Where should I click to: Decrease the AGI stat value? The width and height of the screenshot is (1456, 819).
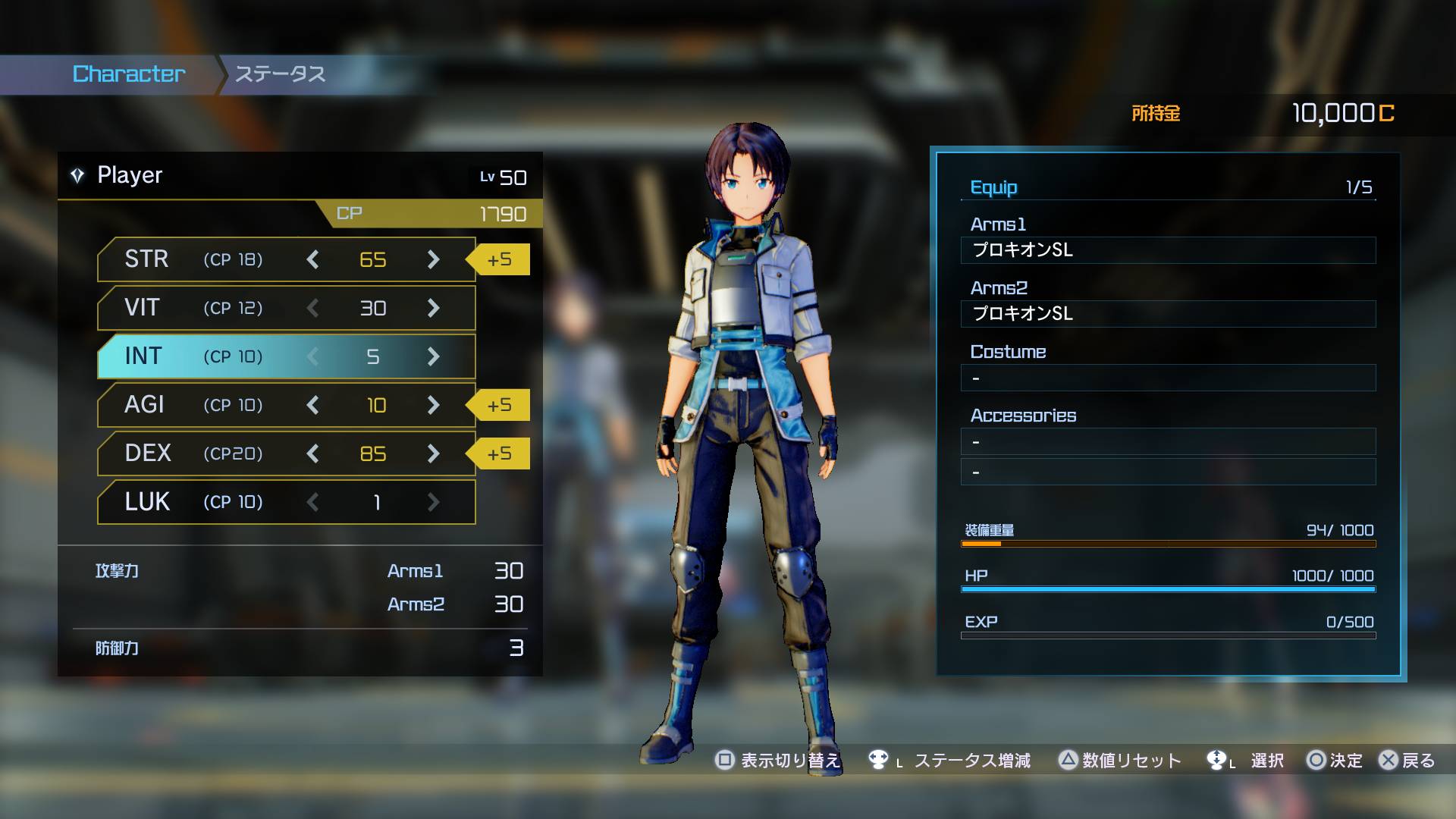coord(312,405)
